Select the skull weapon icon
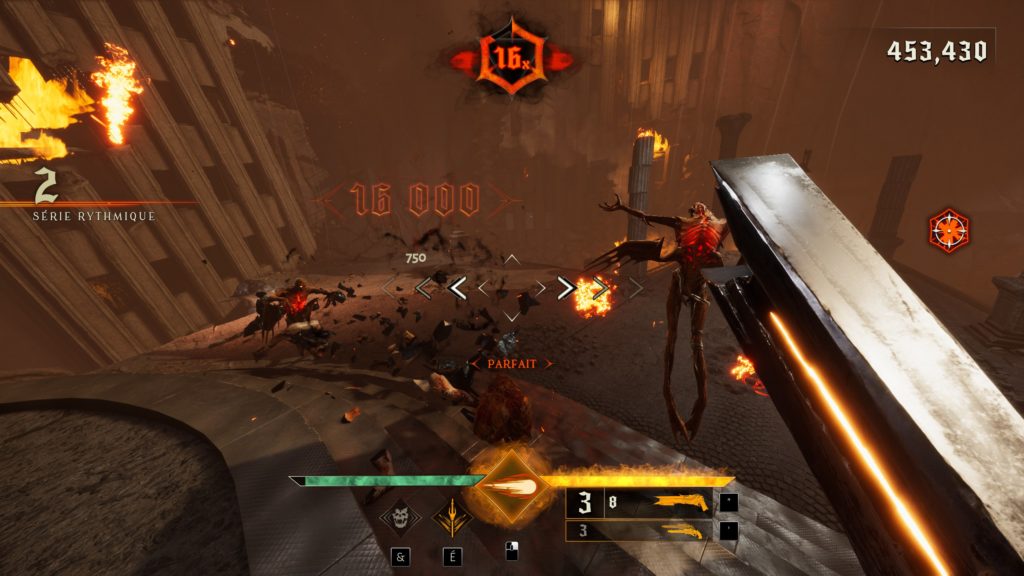The width and height of the screenshot is (1024, 576). (x=400, y=517)
